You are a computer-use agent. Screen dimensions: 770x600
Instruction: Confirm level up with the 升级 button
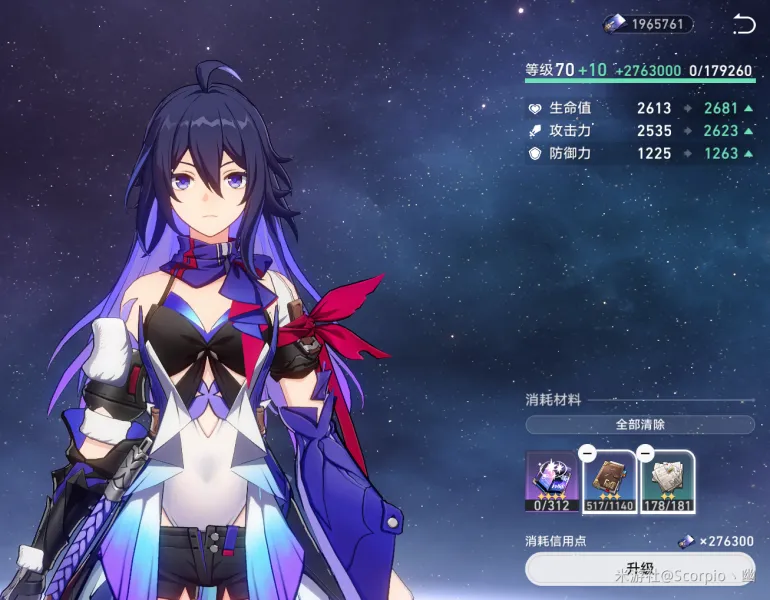(x=640, y=570)
